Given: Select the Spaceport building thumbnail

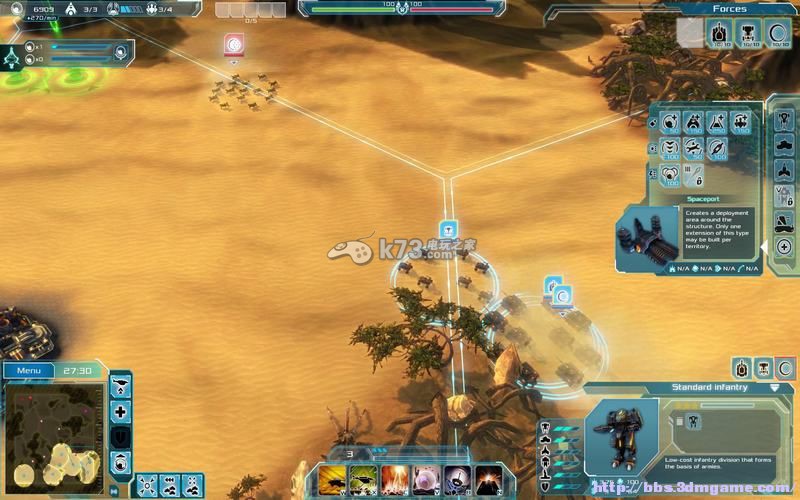Looking at the screenshot, I should (647, 240).
